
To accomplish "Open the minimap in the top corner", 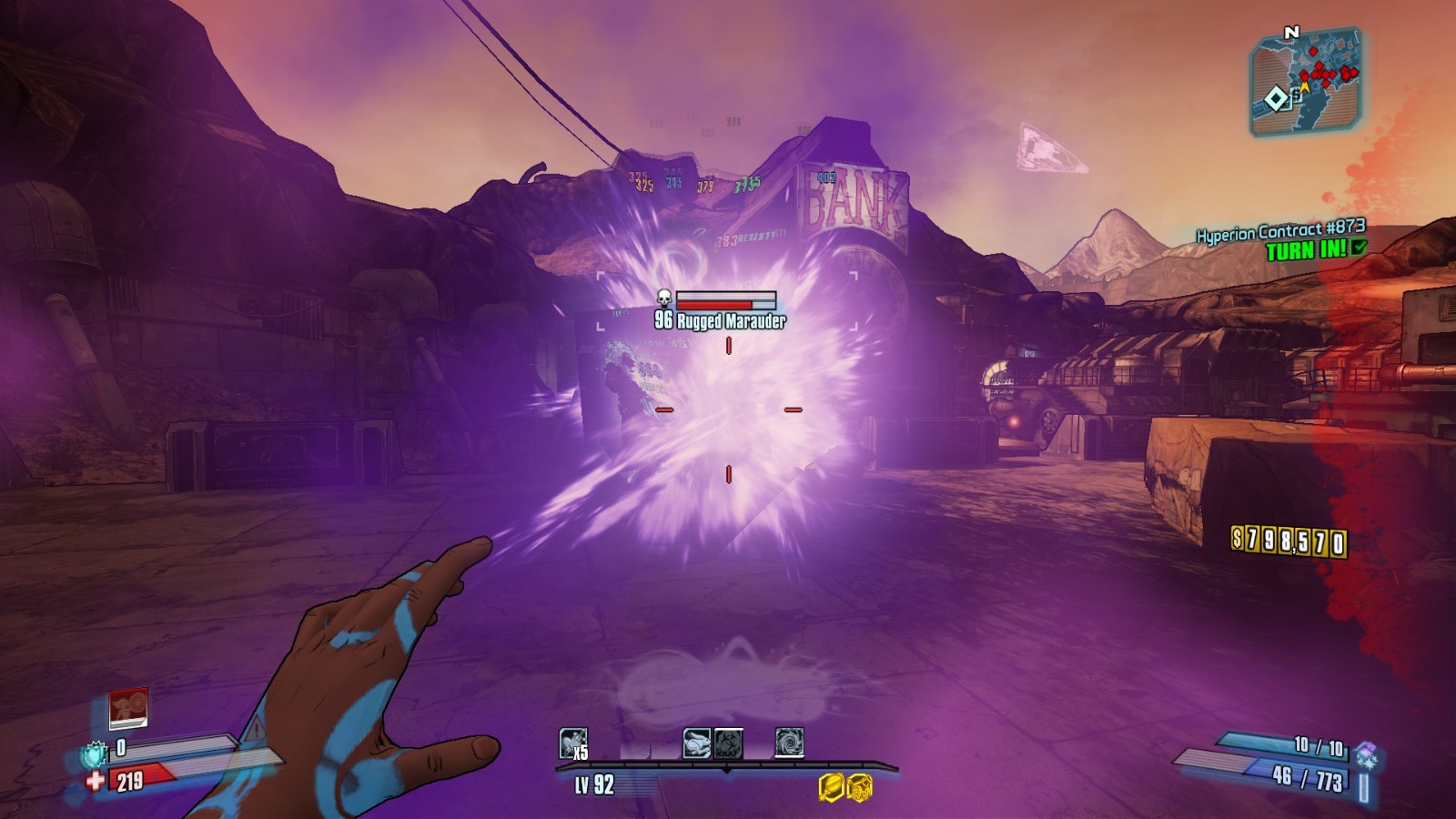I will (x=1306, y=84).
